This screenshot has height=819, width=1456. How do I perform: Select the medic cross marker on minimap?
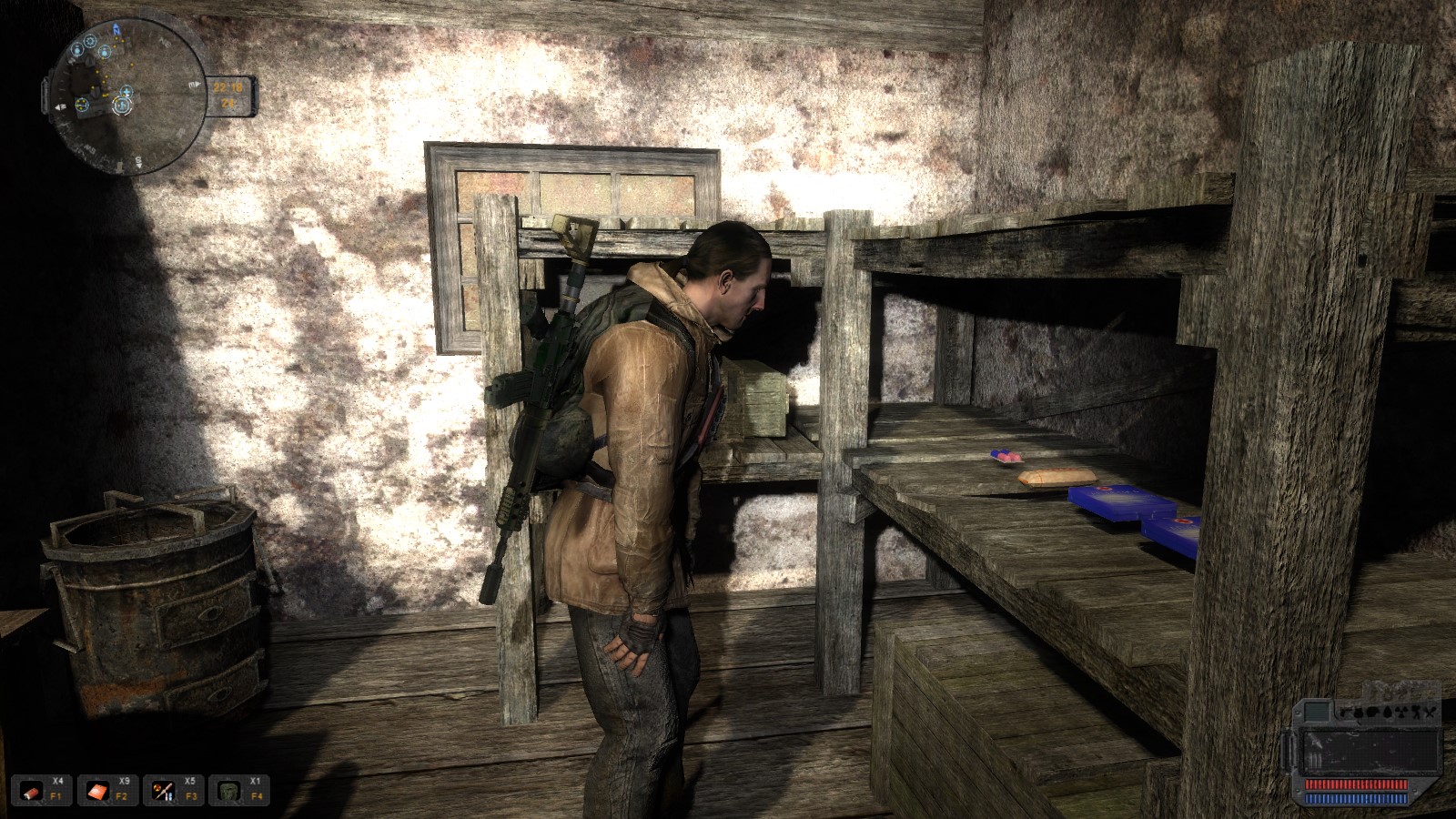126,92
